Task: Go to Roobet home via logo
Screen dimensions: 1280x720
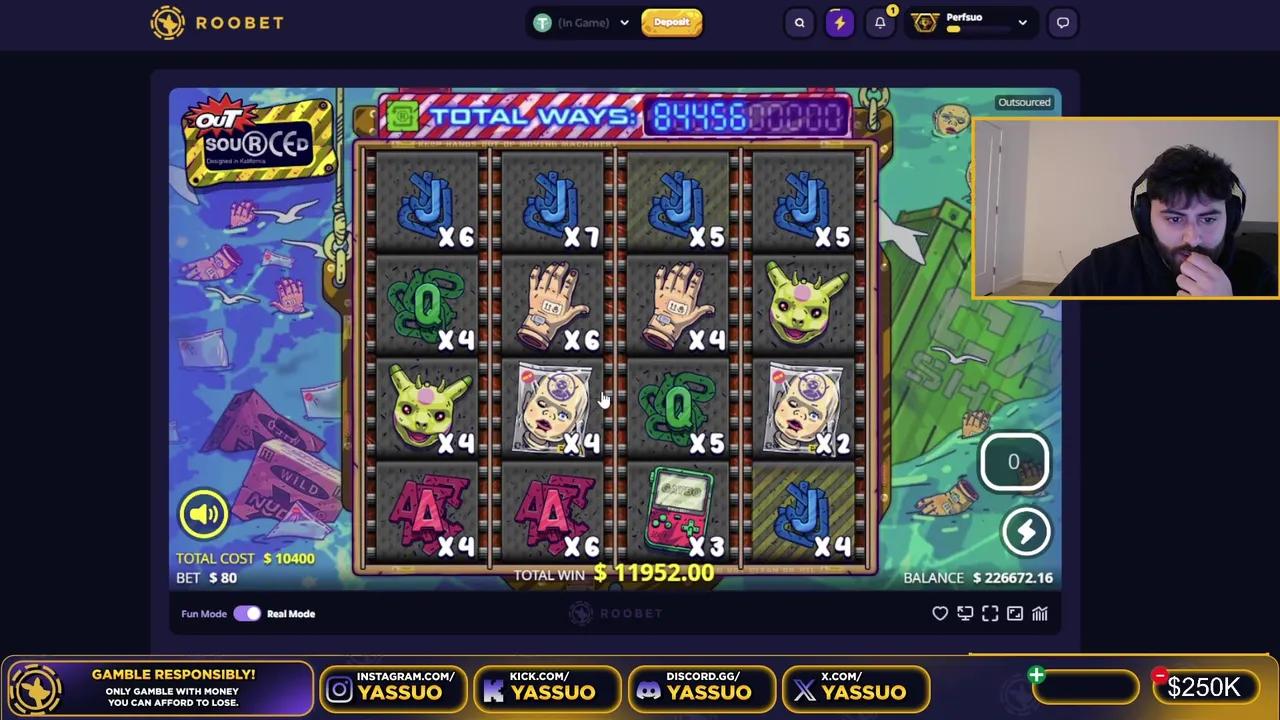Action: 217,22
